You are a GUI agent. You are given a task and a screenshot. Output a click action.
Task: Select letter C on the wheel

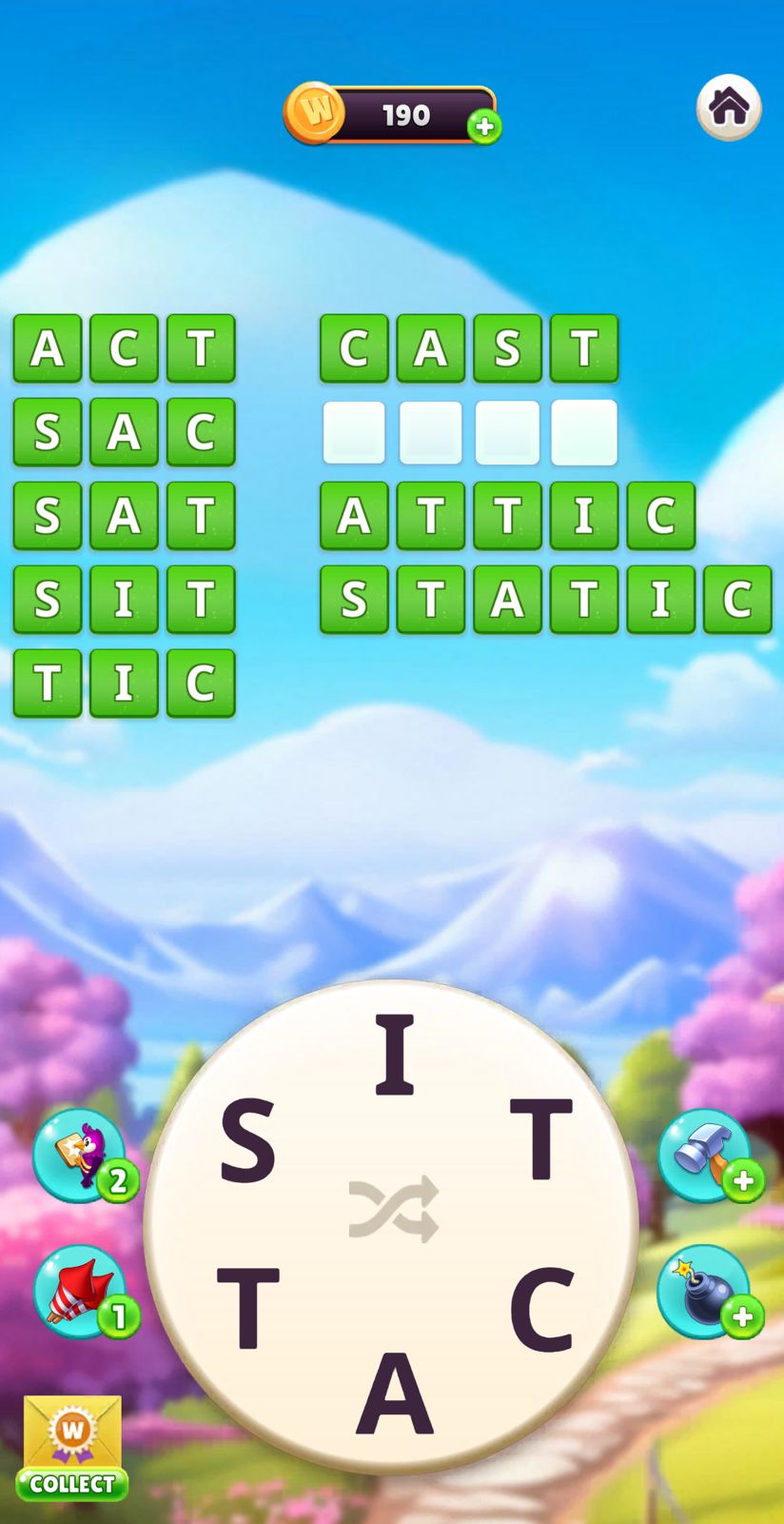(542, 1309)
